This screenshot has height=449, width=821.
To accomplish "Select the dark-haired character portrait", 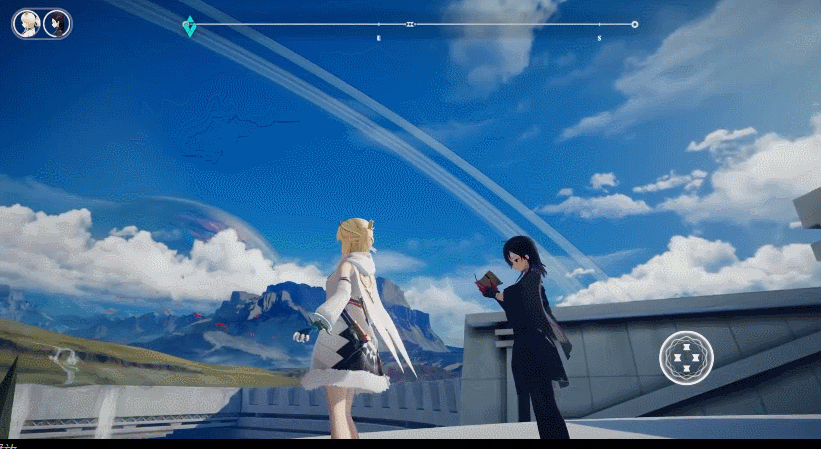I will coord(58,24).
